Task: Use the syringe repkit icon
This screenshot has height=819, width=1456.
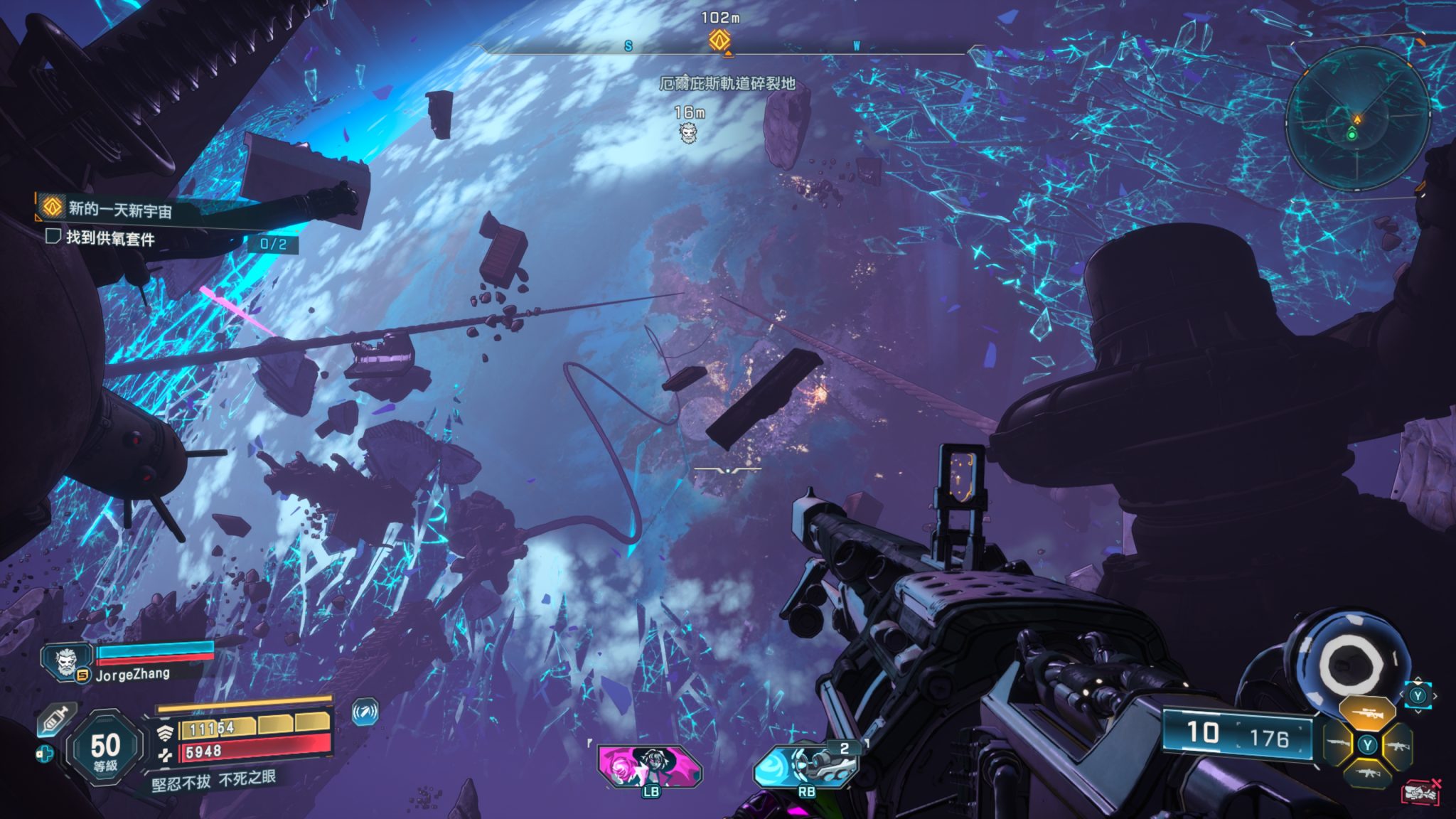Action: click(x=55, y=719)
